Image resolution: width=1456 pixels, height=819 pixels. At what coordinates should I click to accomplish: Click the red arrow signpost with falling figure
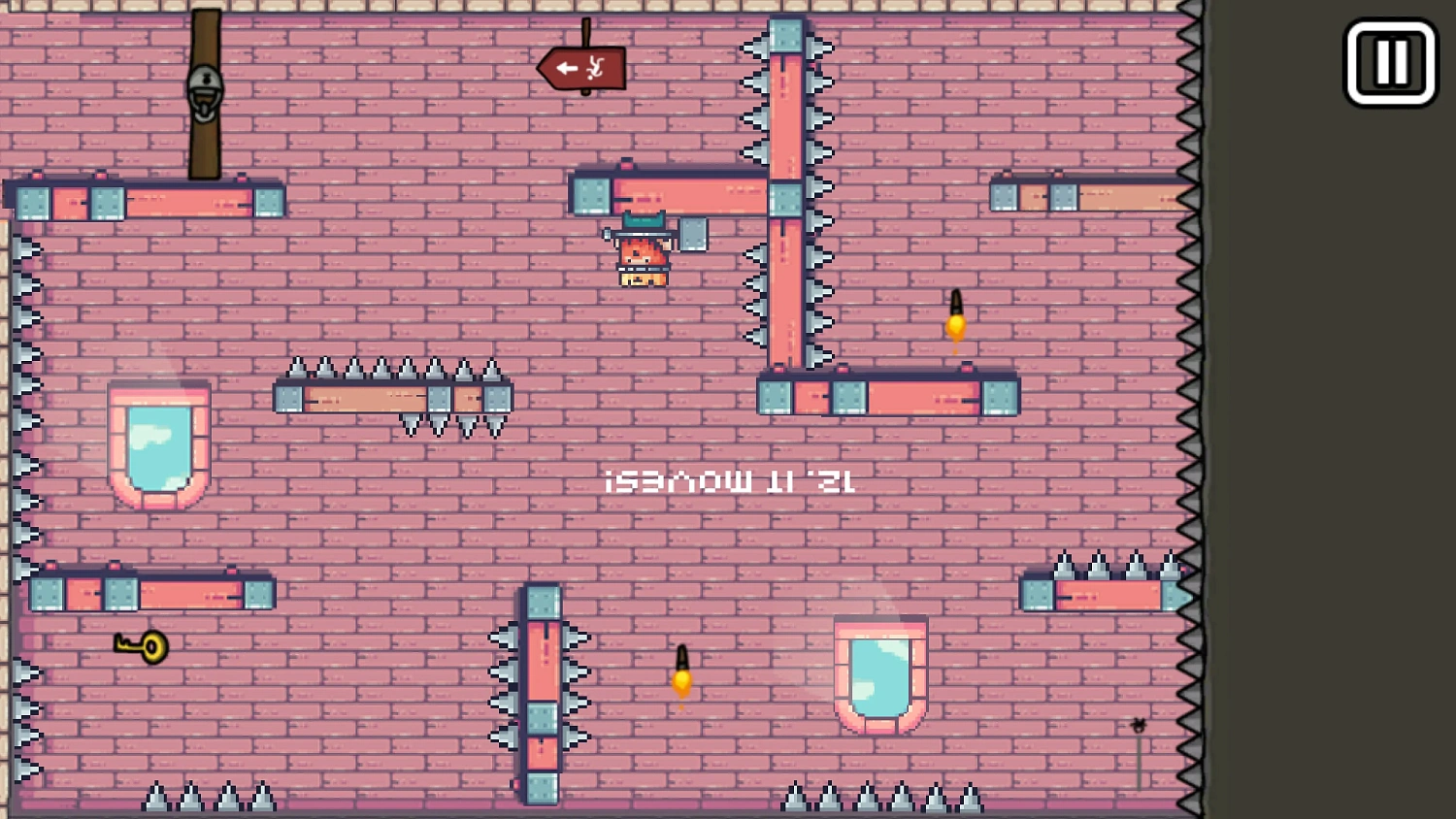click(580, 66)
